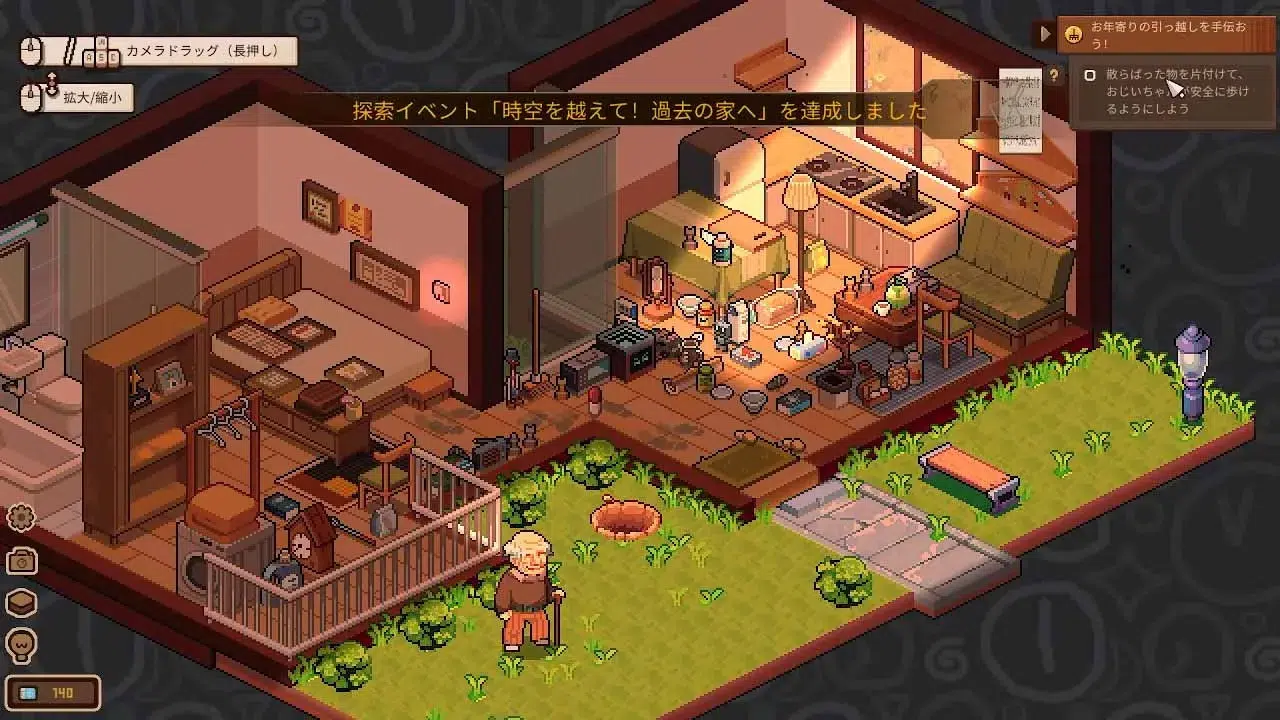
Task: Select the tidy-up objective entry in quest tracker
Action: (1170, 92)
